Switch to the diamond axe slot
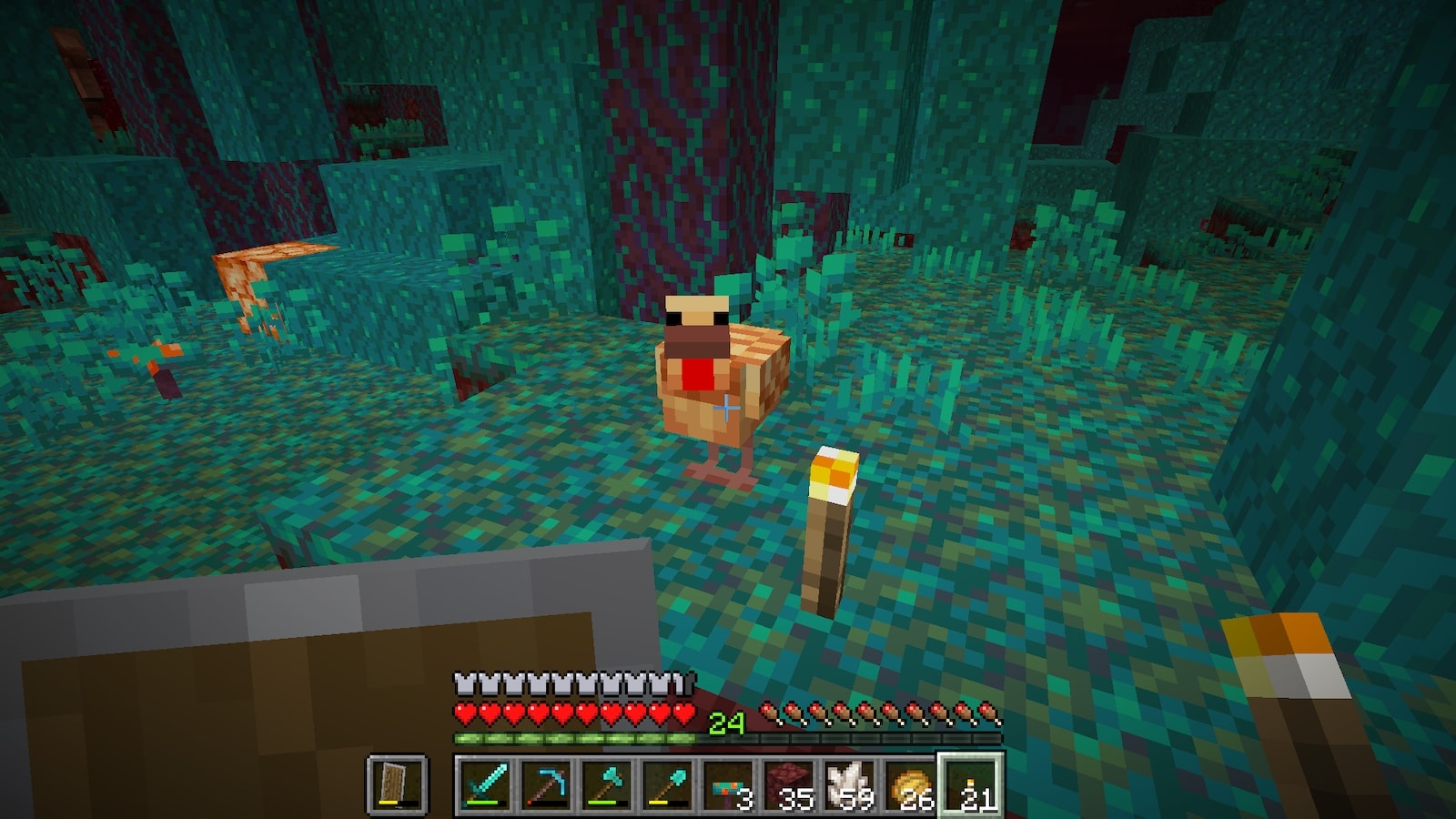Screen dimensions: 1456x819 [606, 784]
